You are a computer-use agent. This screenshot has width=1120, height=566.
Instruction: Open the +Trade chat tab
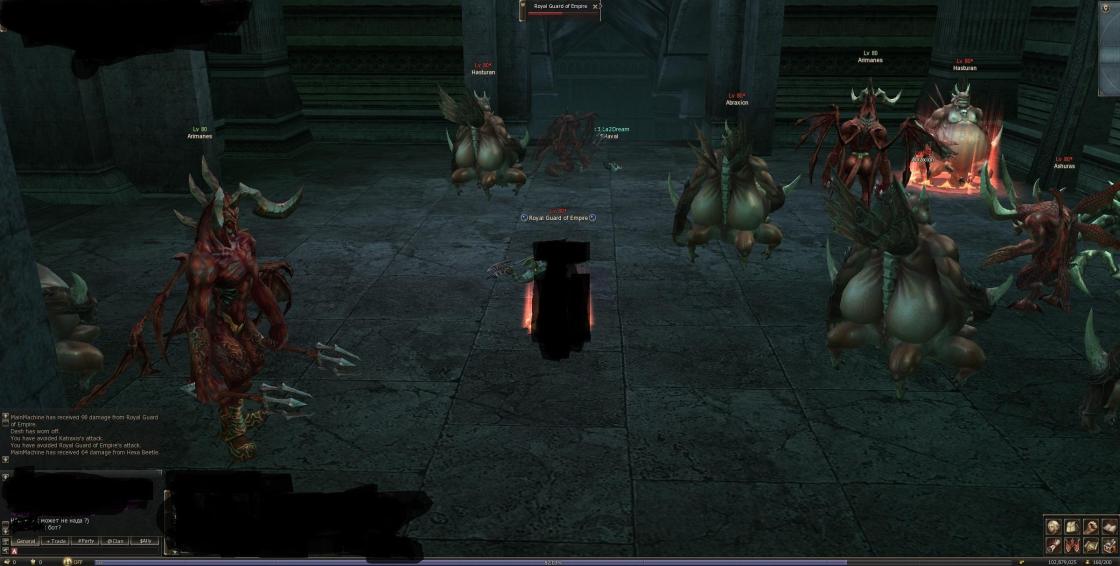coord(55,541)
